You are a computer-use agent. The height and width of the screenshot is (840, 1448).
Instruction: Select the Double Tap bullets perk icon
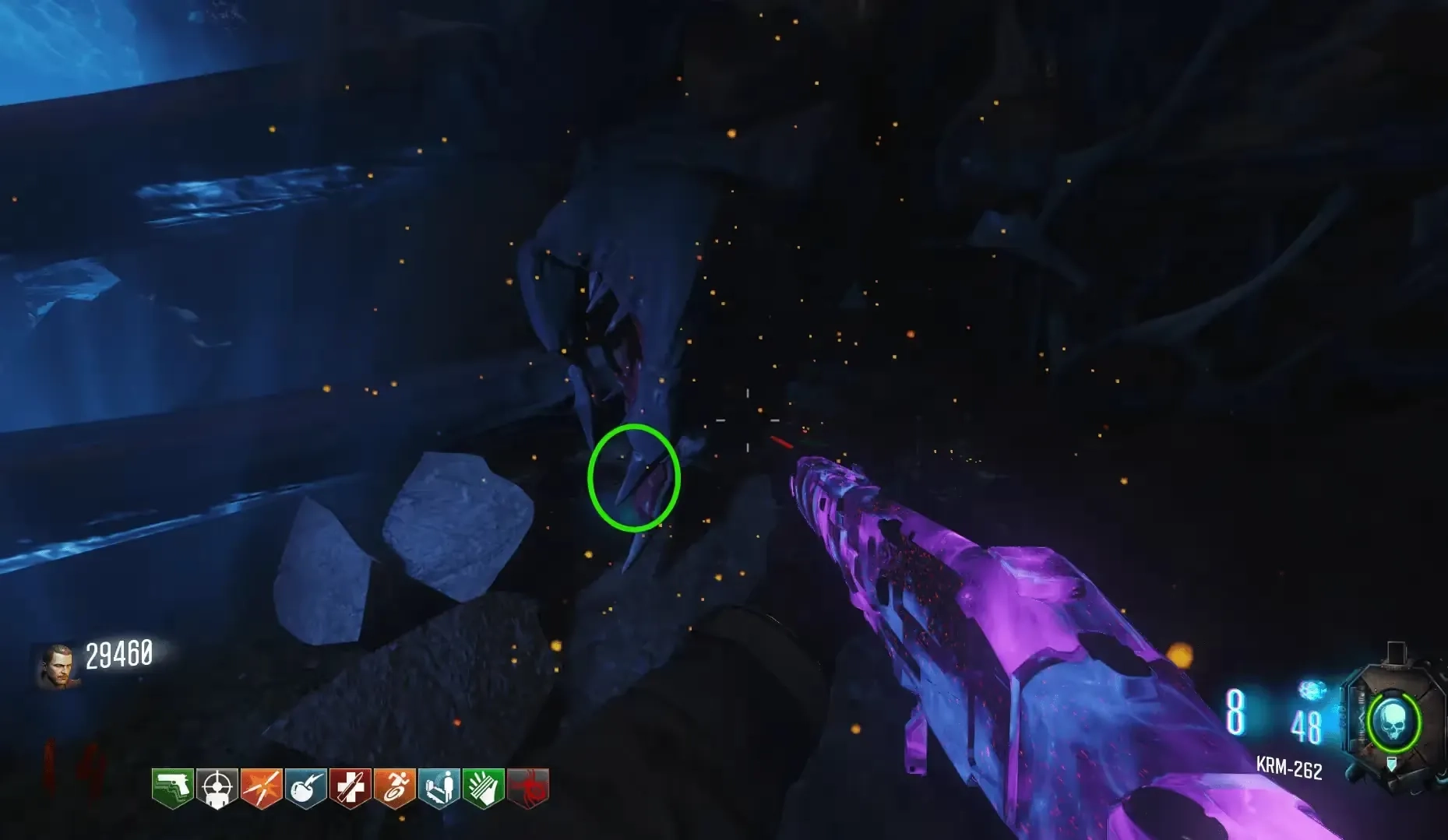tap(261, 788)
